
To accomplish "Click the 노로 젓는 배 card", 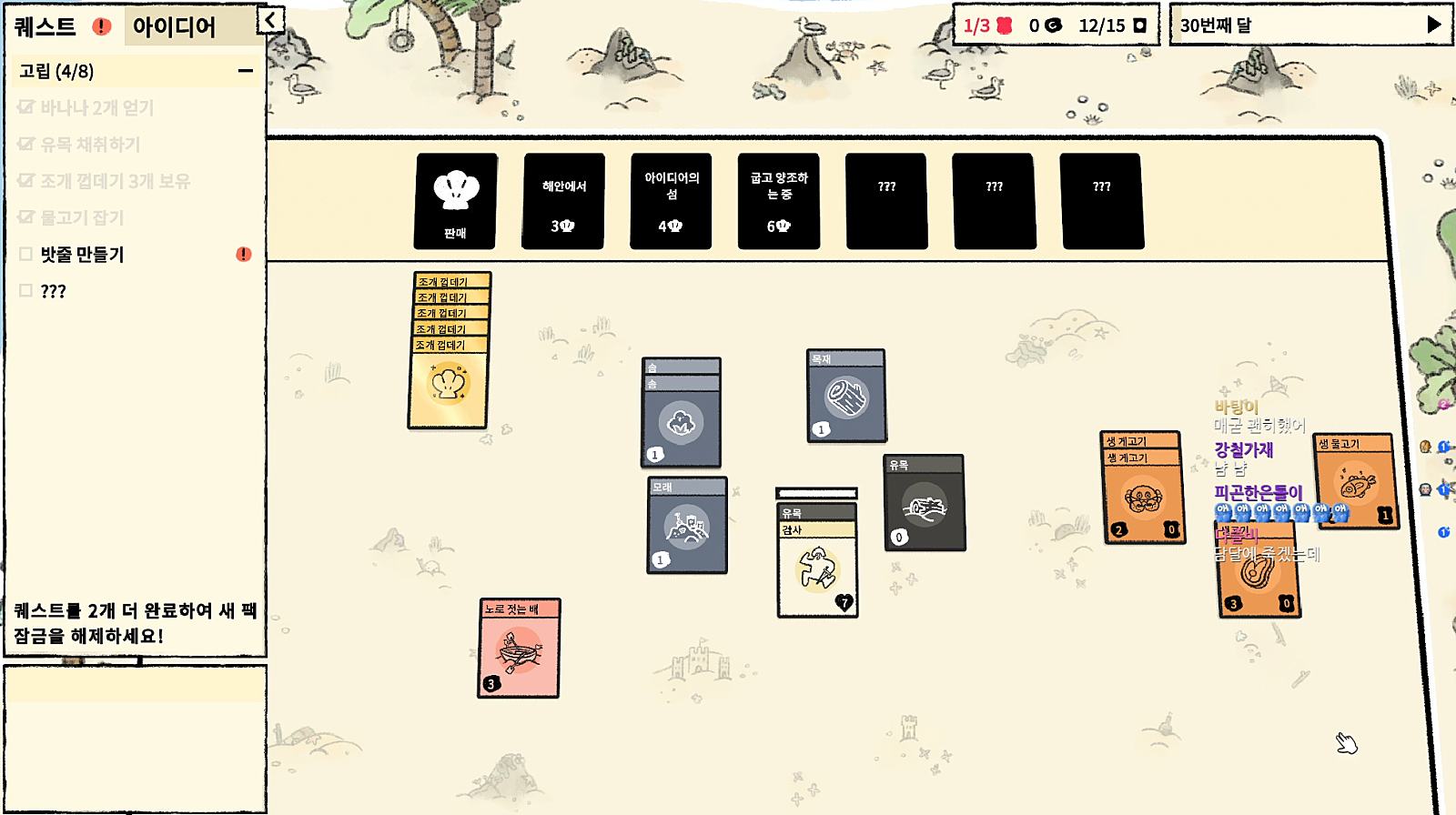I will pyautogui.click(x=519, y=651).
